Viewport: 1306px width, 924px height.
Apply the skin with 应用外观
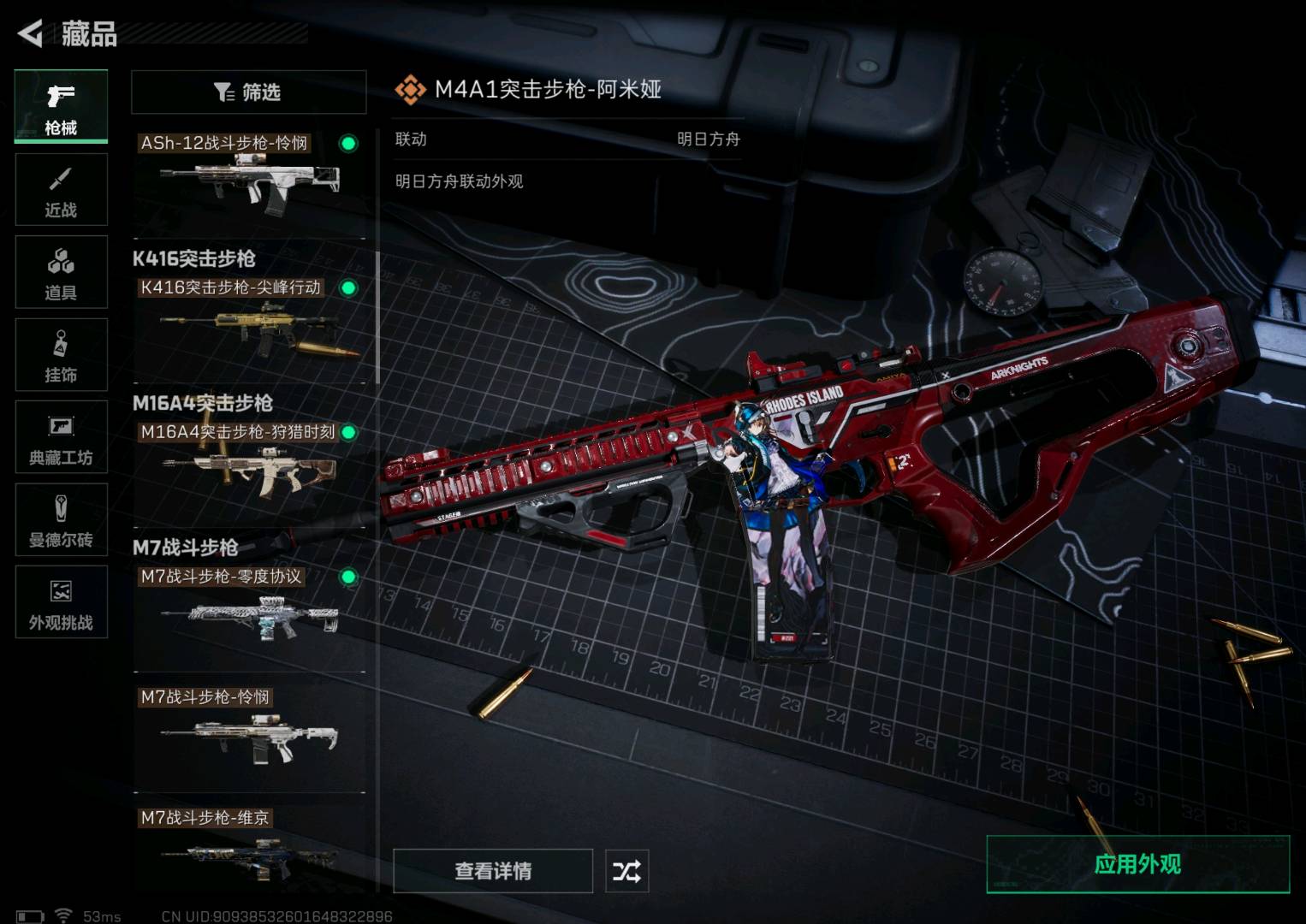(x=1137, y=864)
